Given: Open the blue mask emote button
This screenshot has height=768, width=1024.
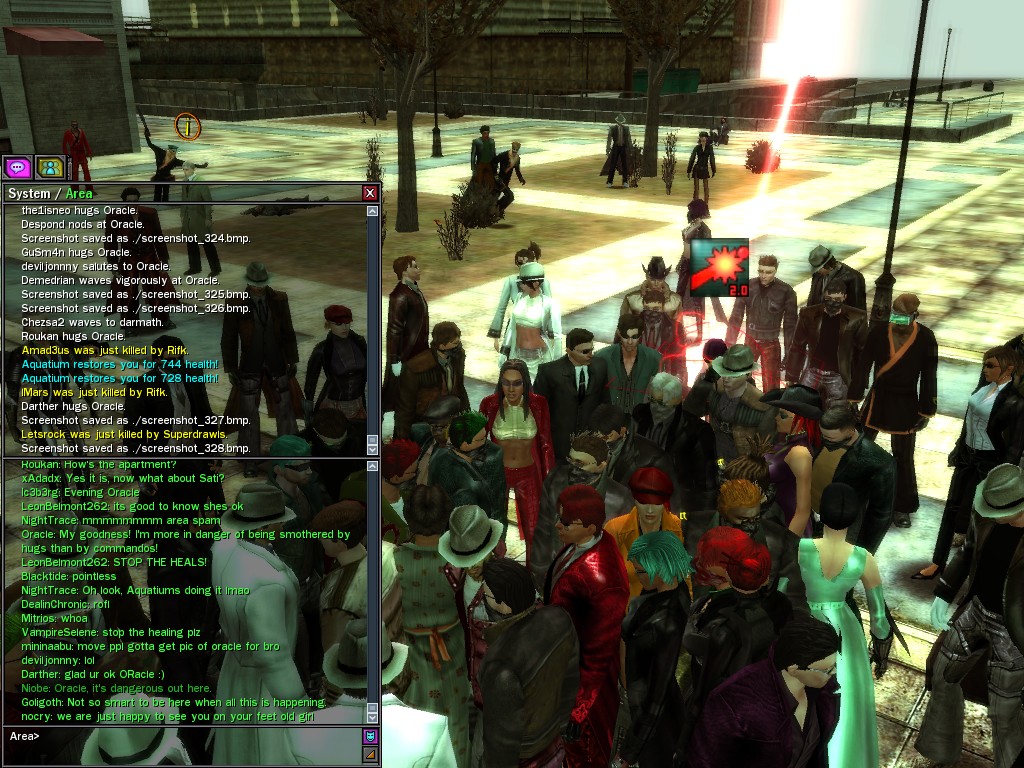Looking at the screenshot, I should pos(370,737).
